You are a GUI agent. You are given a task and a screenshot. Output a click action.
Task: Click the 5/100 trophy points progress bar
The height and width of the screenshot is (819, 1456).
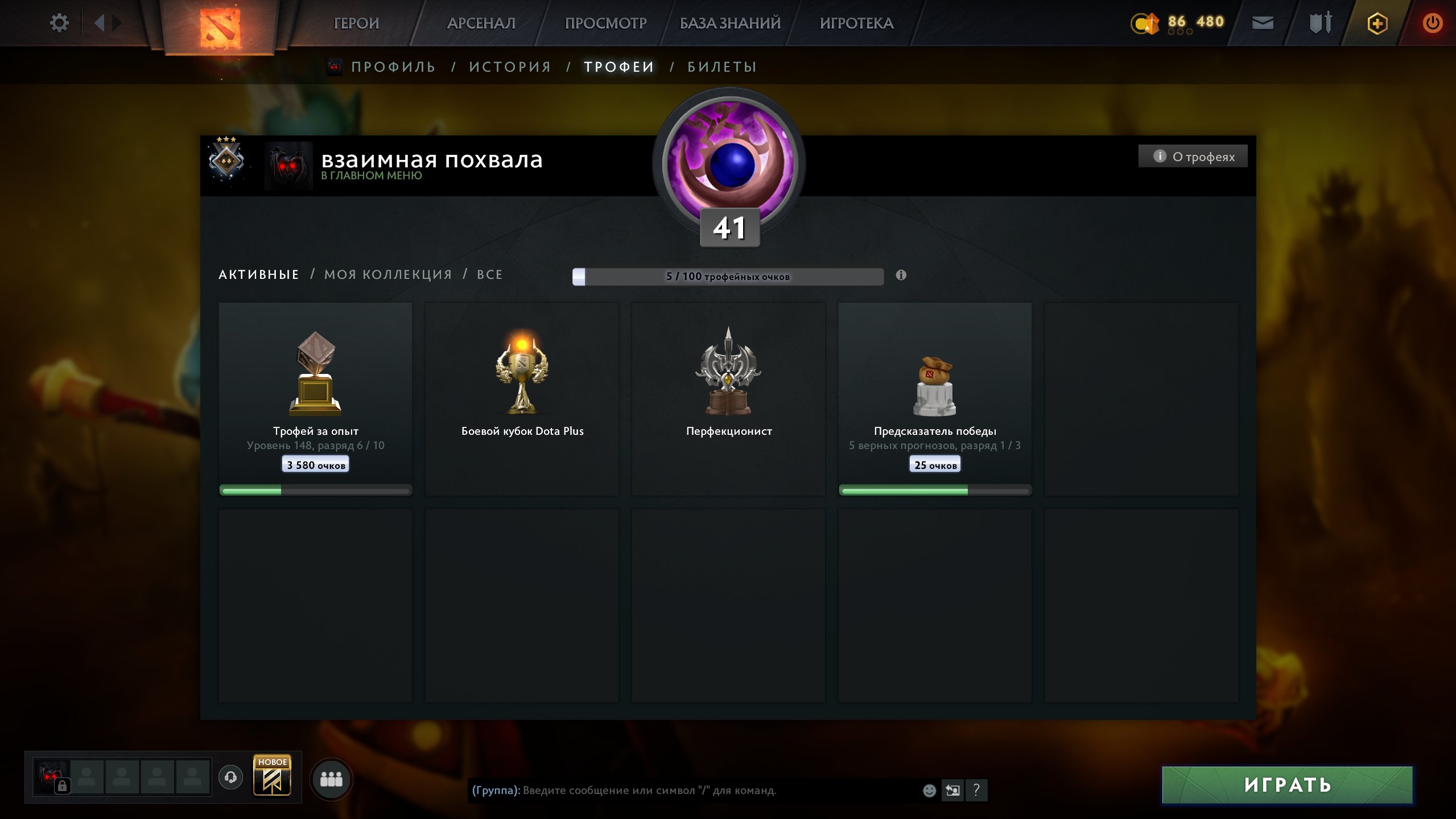pos(730,275)
